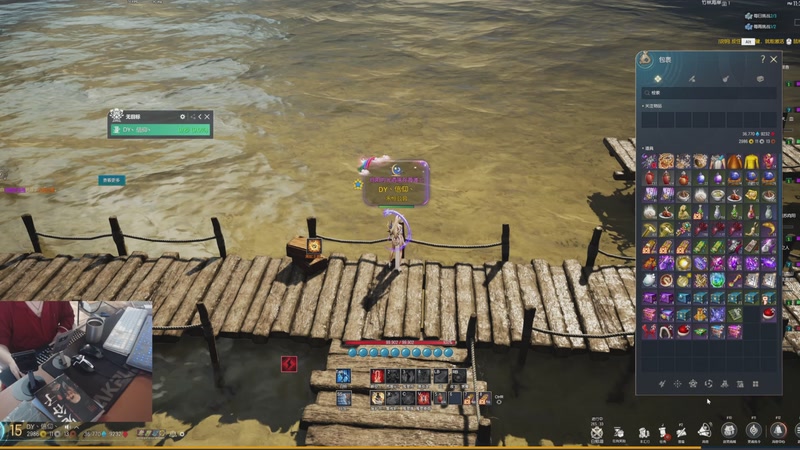Close the party target panel
Screen dimensions: 800x450
pos(207,116)
